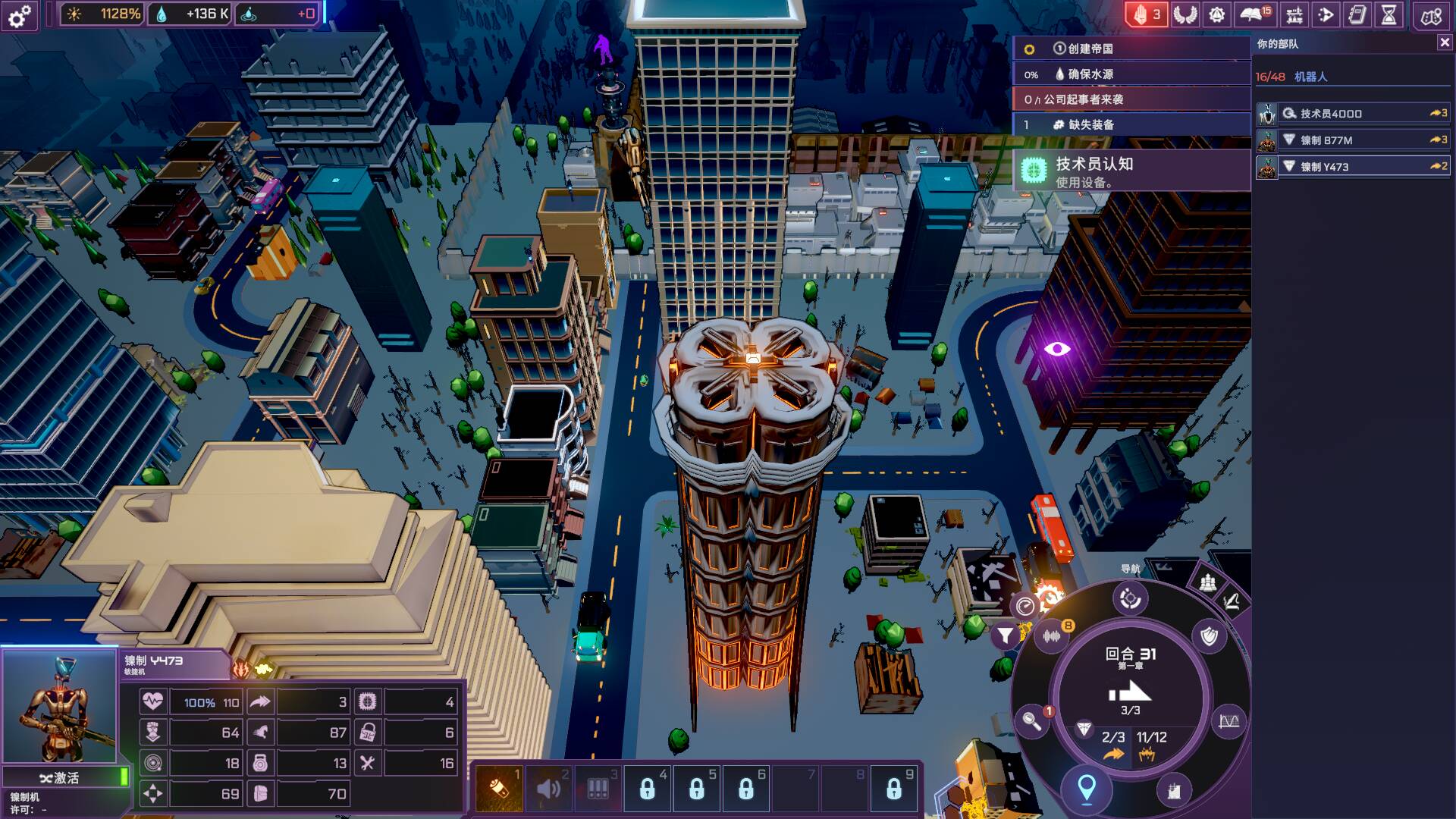Open the laurel wreath achievements panel
The image size is (1456, 819).
pos(1185,15)
